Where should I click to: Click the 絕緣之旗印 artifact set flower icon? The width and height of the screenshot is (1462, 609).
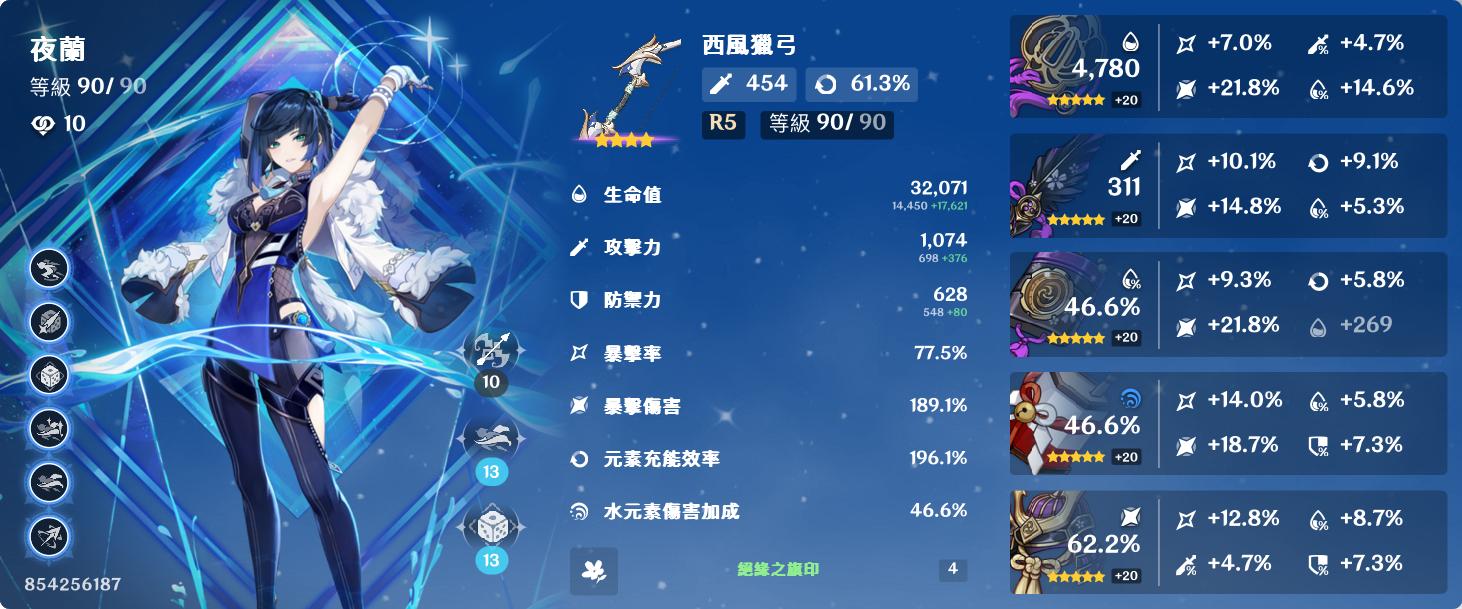pos(594,570)
